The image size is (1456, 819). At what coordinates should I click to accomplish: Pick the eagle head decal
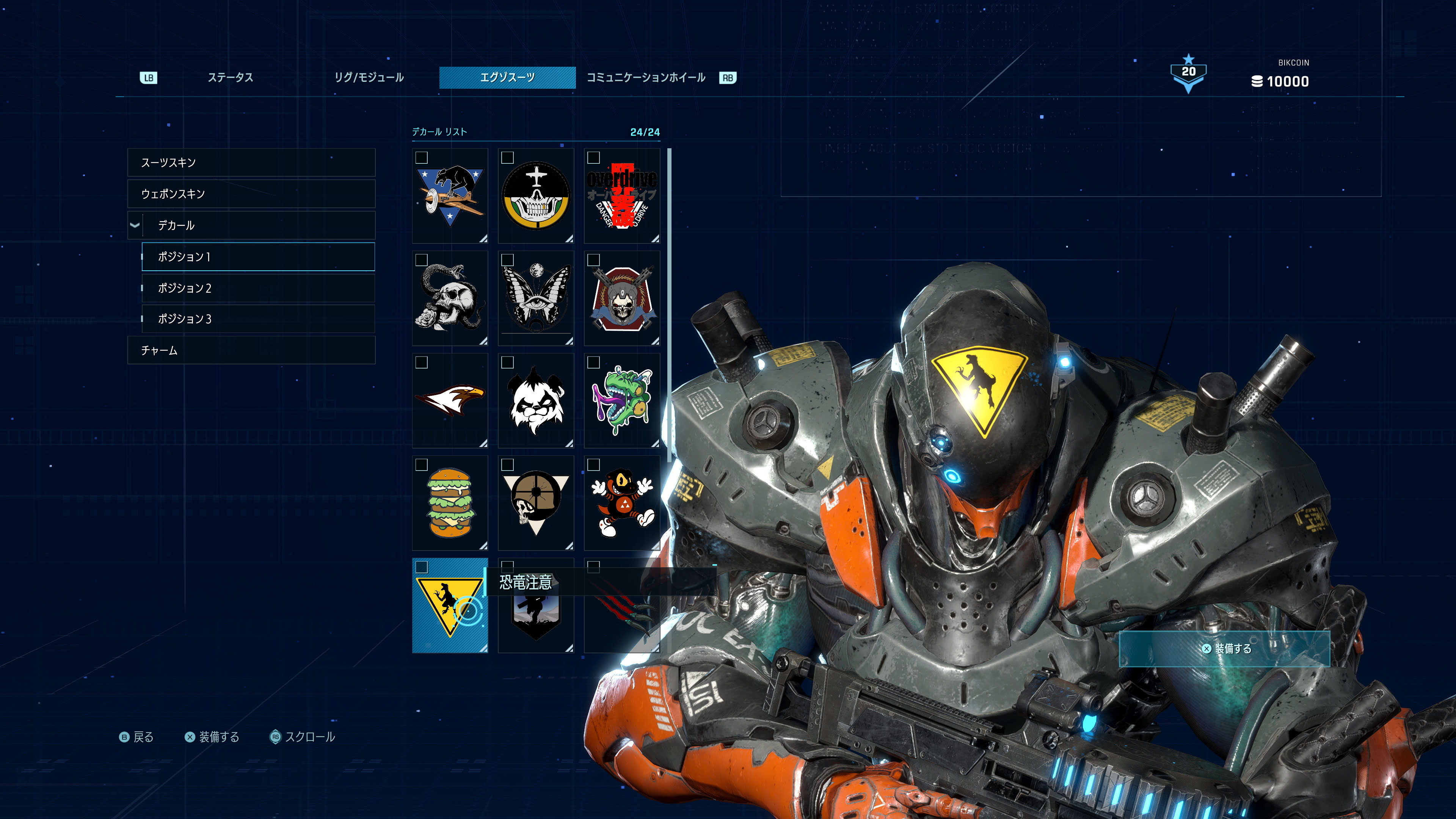pyautogui.click(x=450, y=400)
